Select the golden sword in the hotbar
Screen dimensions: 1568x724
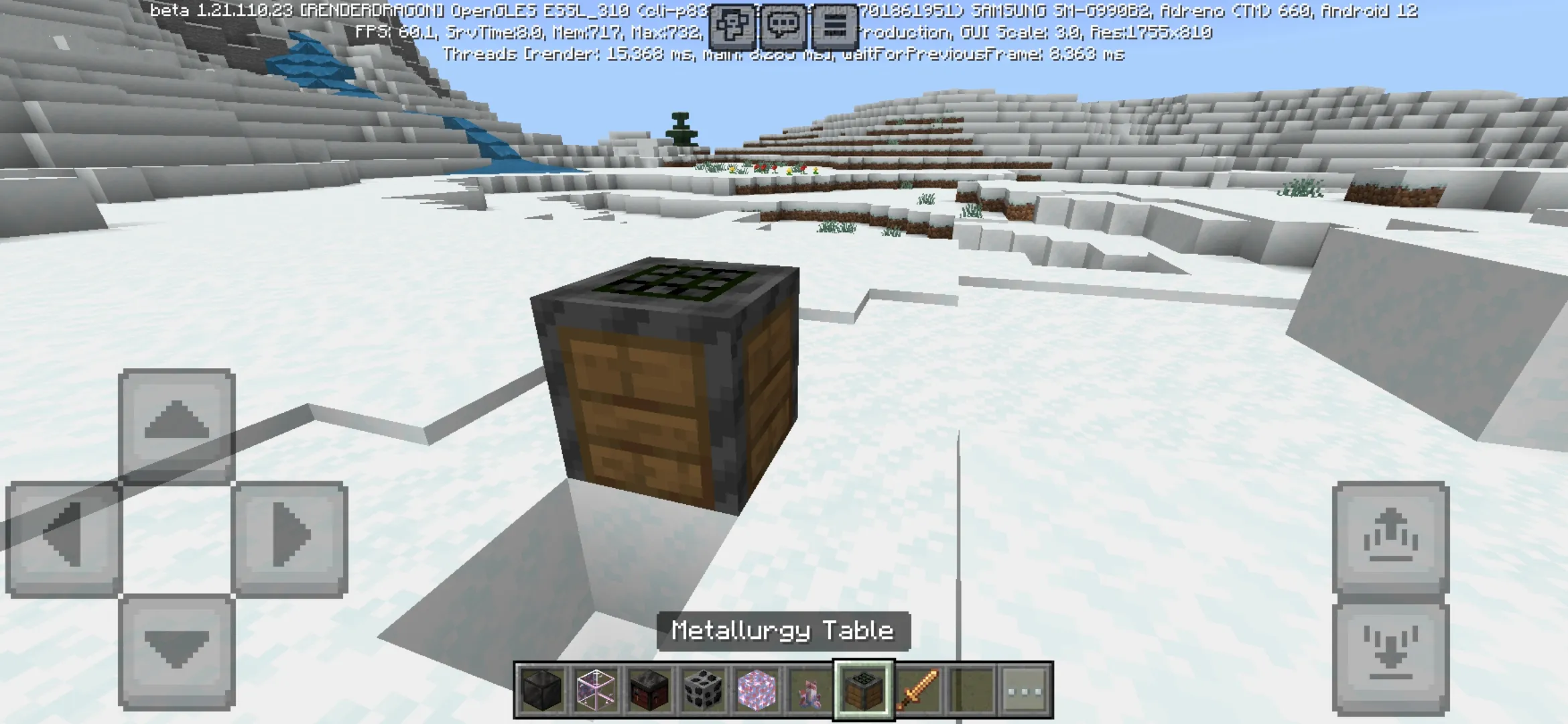click(921, 686)
